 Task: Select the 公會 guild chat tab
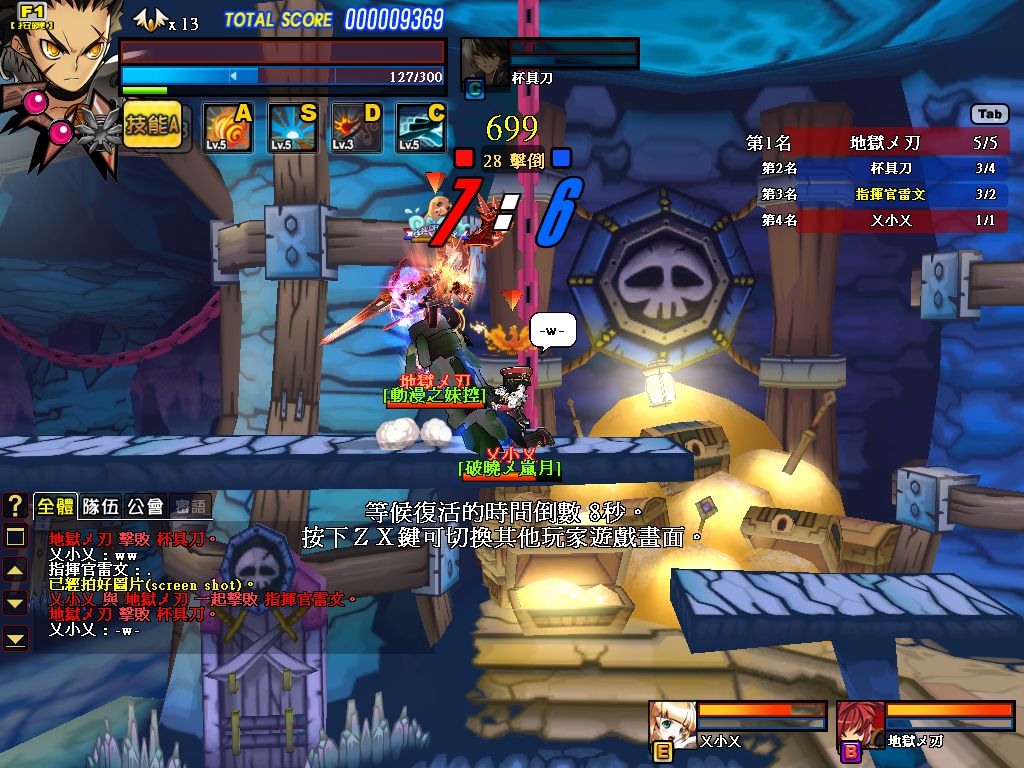pos(145,506)
